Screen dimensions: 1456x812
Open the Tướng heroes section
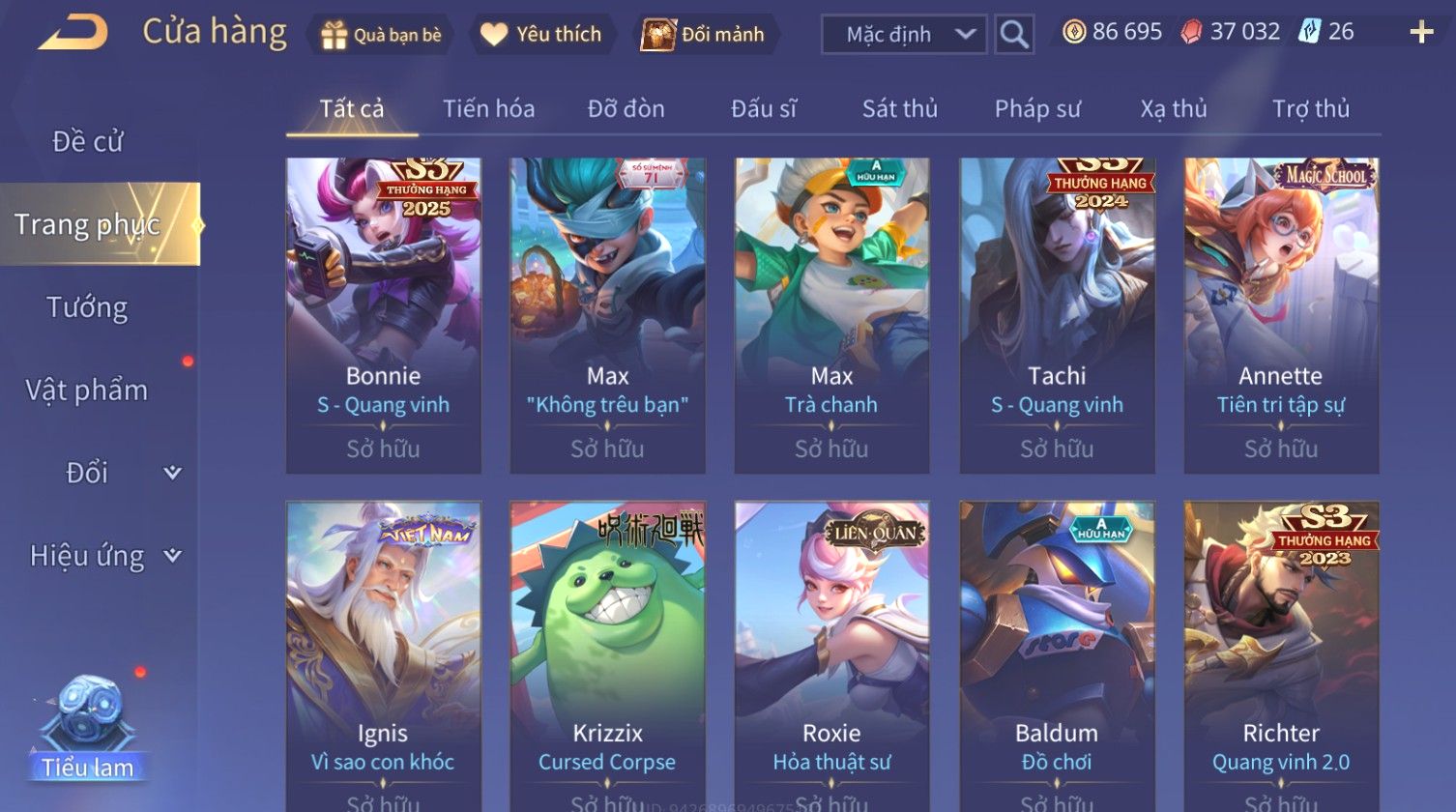click(87, 307)
